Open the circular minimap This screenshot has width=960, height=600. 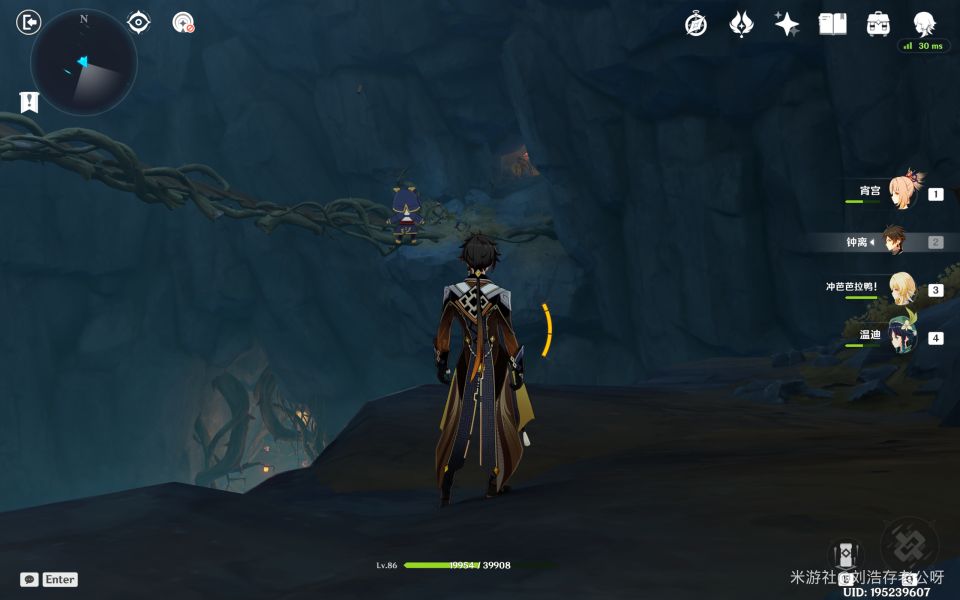(x=83, y=62)
